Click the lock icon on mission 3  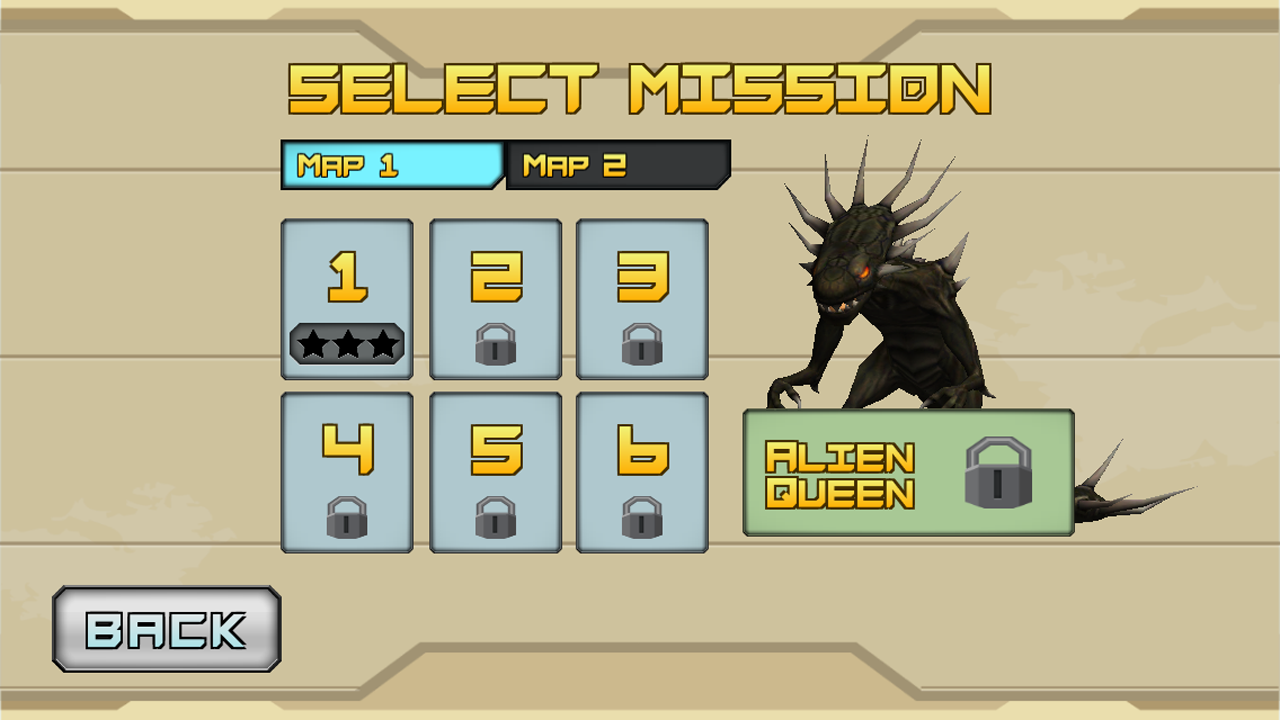point(642,347)
